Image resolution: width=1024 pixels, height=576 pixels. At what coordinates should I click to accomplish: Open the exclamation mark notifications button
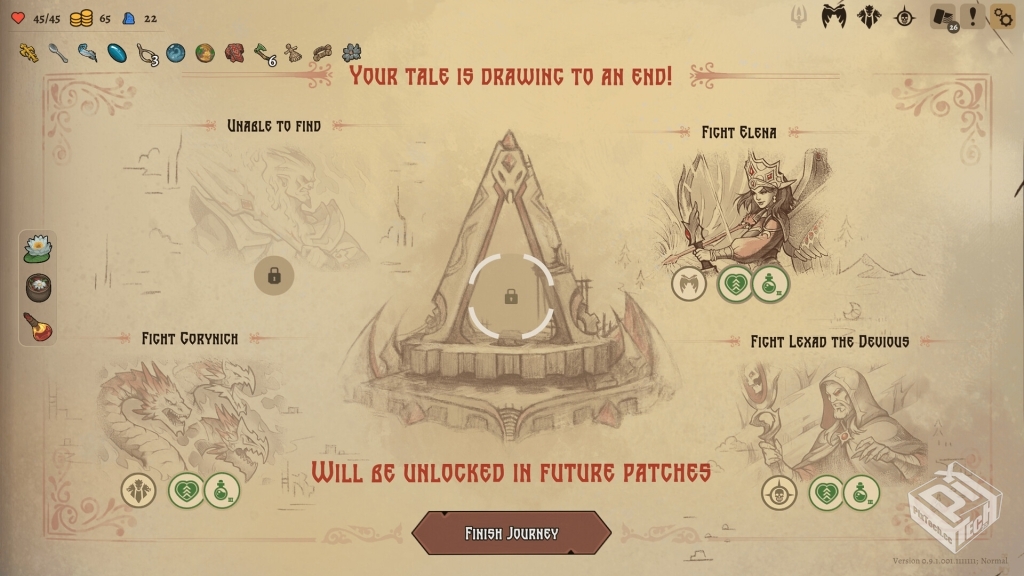973,16
